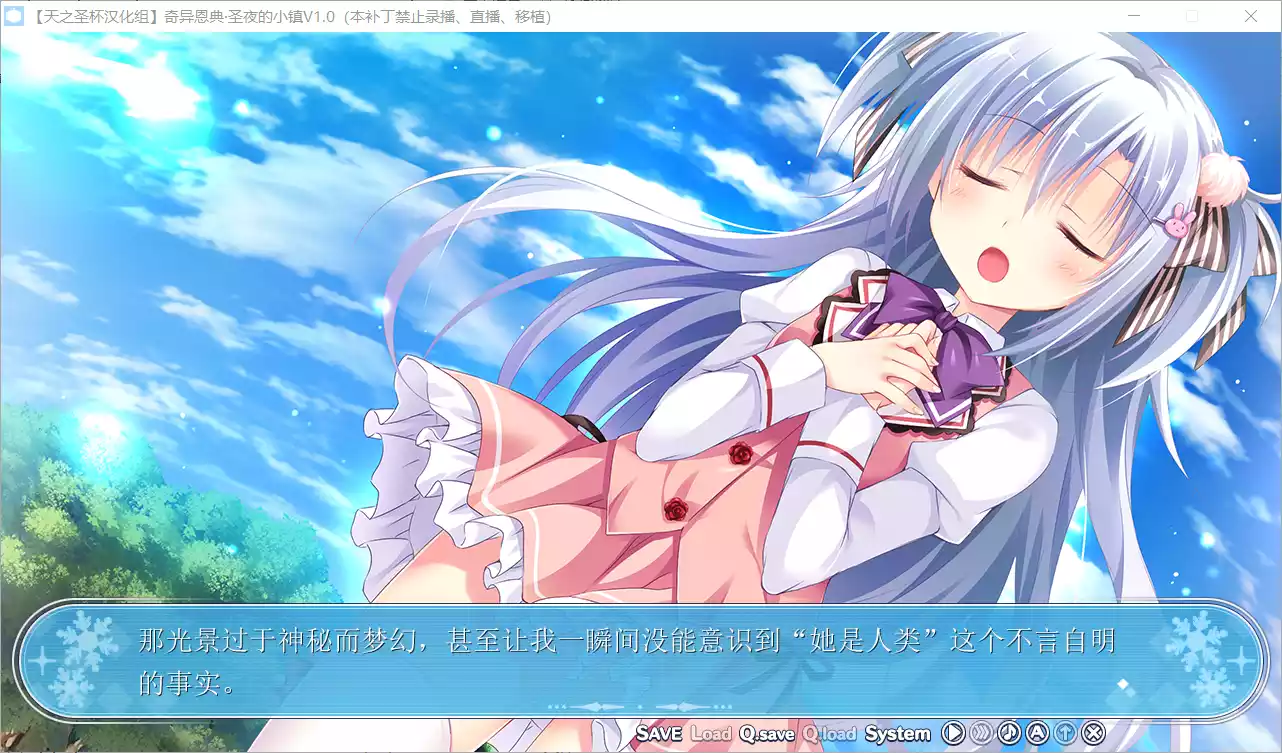Viewport: 1282px width, 753px height.
Task: Hide the dialogue window using the up-arrow icon
Action: (x=1065, y=733)
